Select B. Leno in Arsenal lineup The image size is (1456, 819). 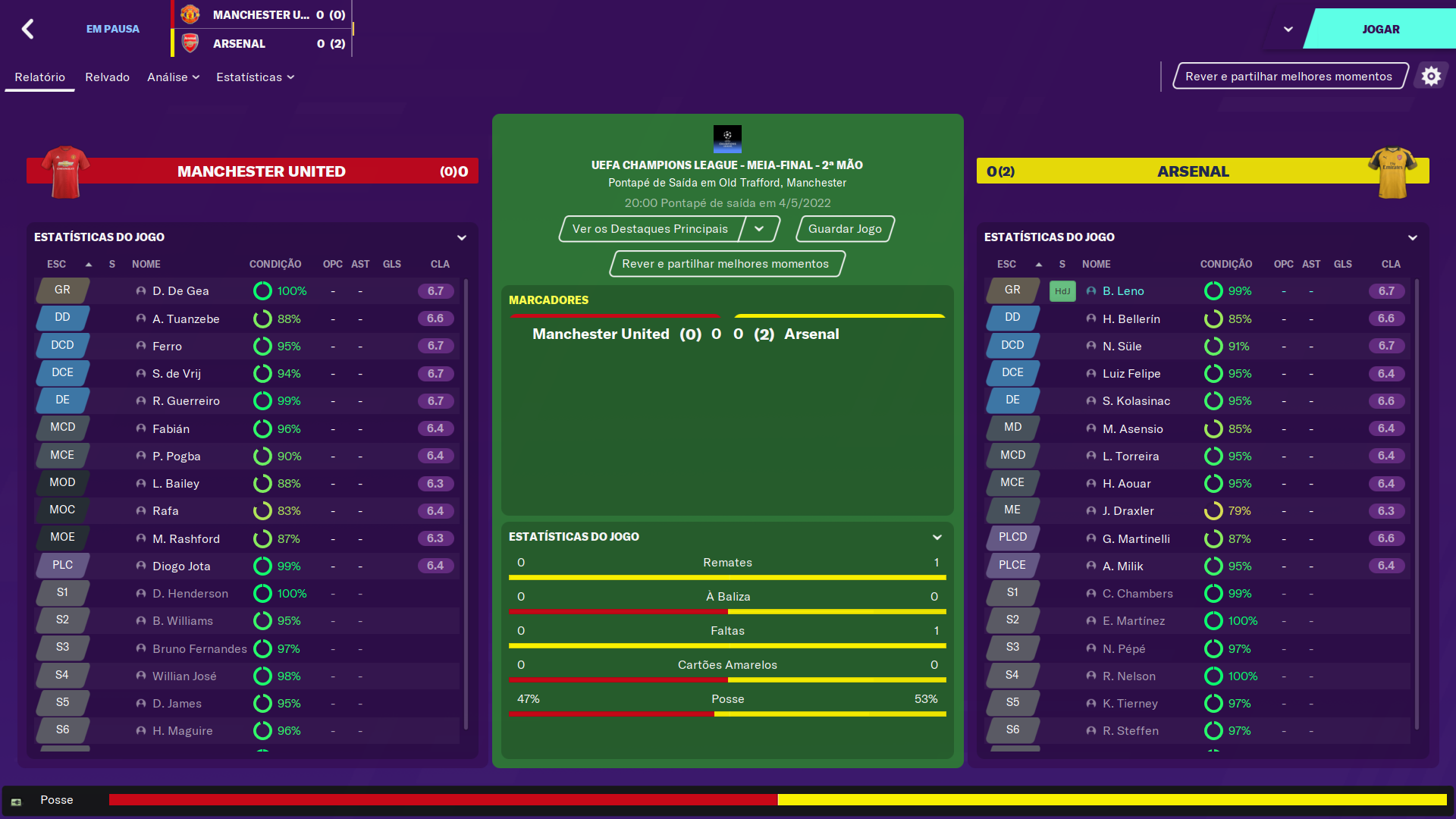tap(1123, 291)
